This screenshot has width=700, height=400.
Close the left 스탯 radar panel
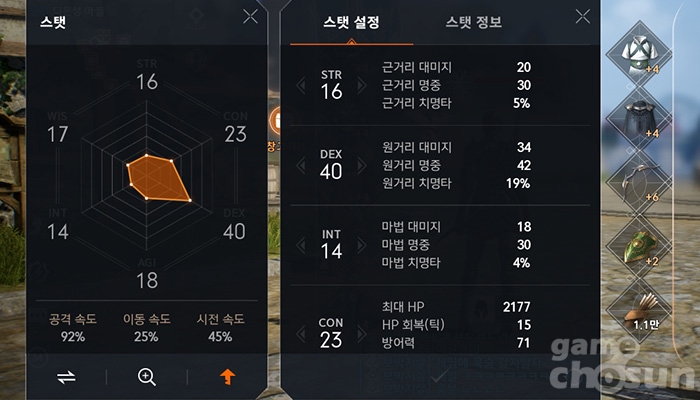pos(250,17)
